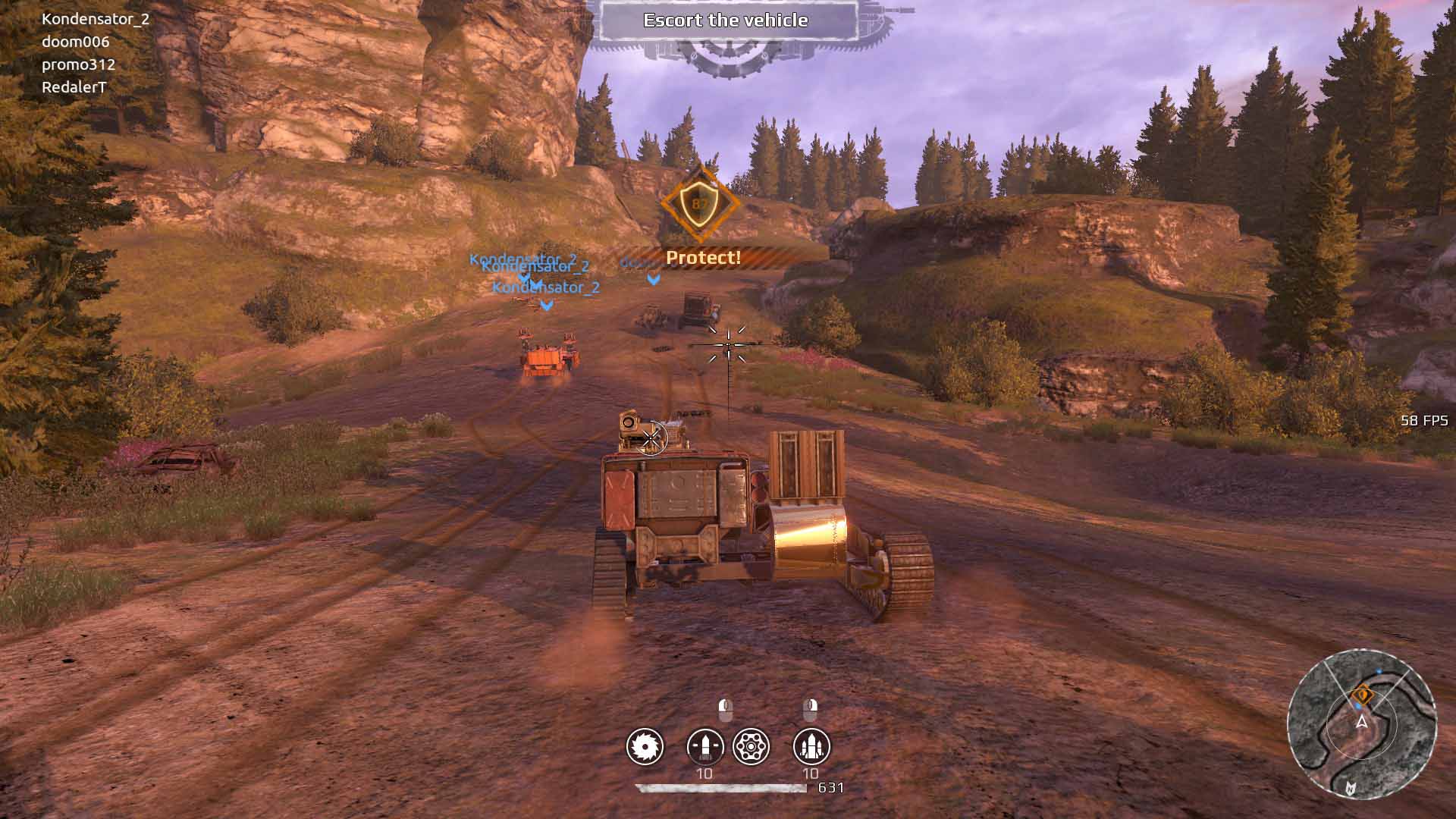This screenshot has height=819, width=1456.
Task: Pick RedalerT in the squad list
Action: pyautogui.click(x=74, y=87)
